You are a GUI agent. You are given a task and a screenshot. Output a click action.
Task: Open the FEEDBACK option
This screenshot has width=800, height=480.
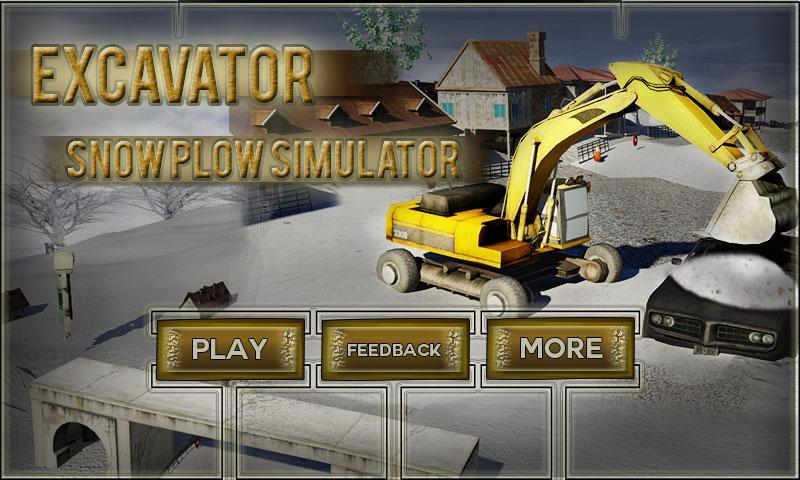point(394,349)
